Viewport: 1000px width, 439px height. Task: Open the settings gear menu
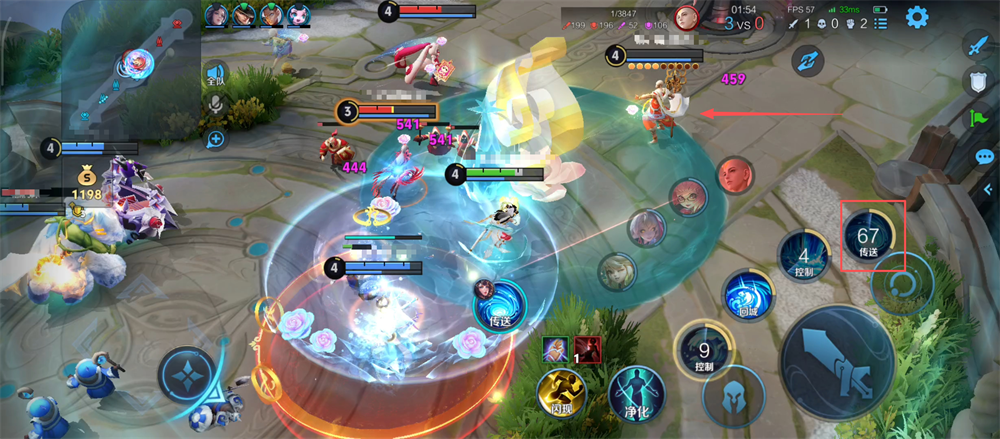[917, 17]
